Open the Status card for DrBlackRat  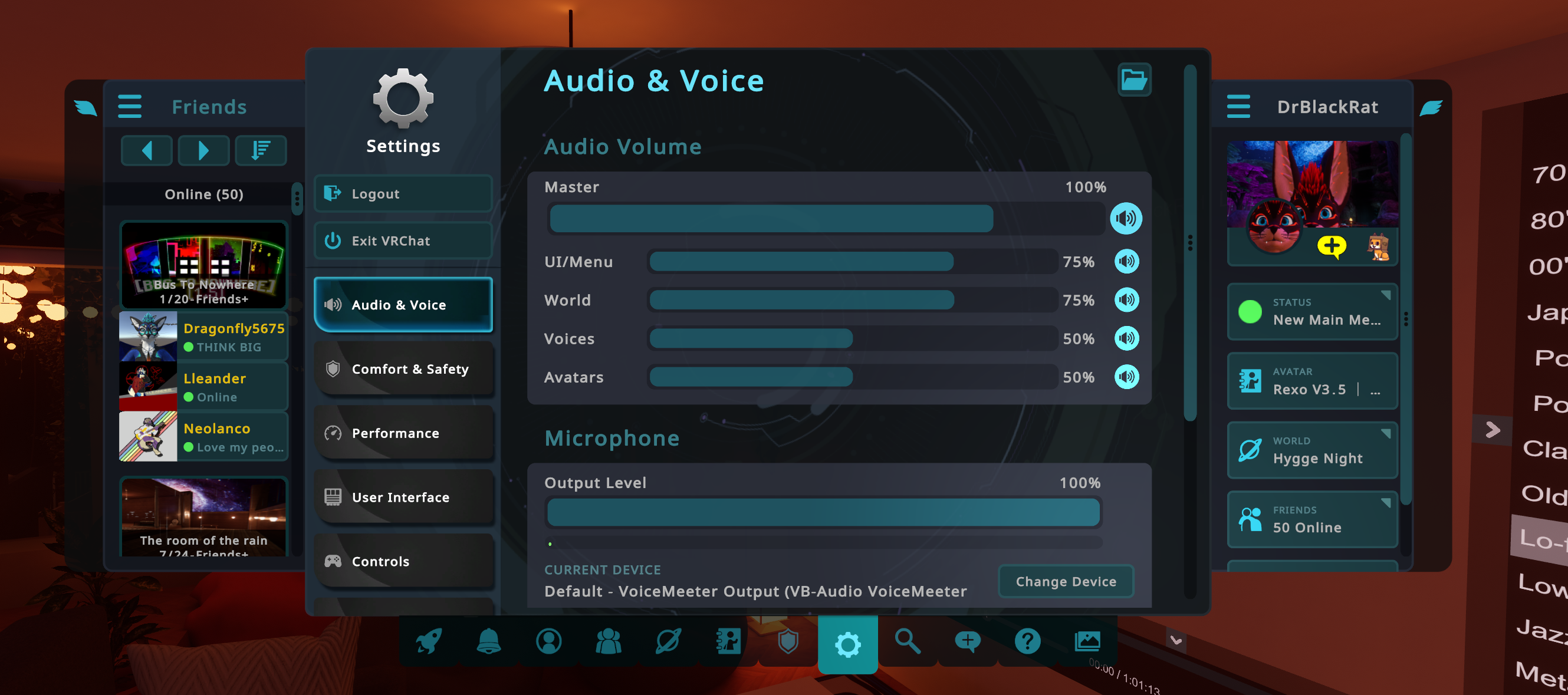click(1311, 312)
